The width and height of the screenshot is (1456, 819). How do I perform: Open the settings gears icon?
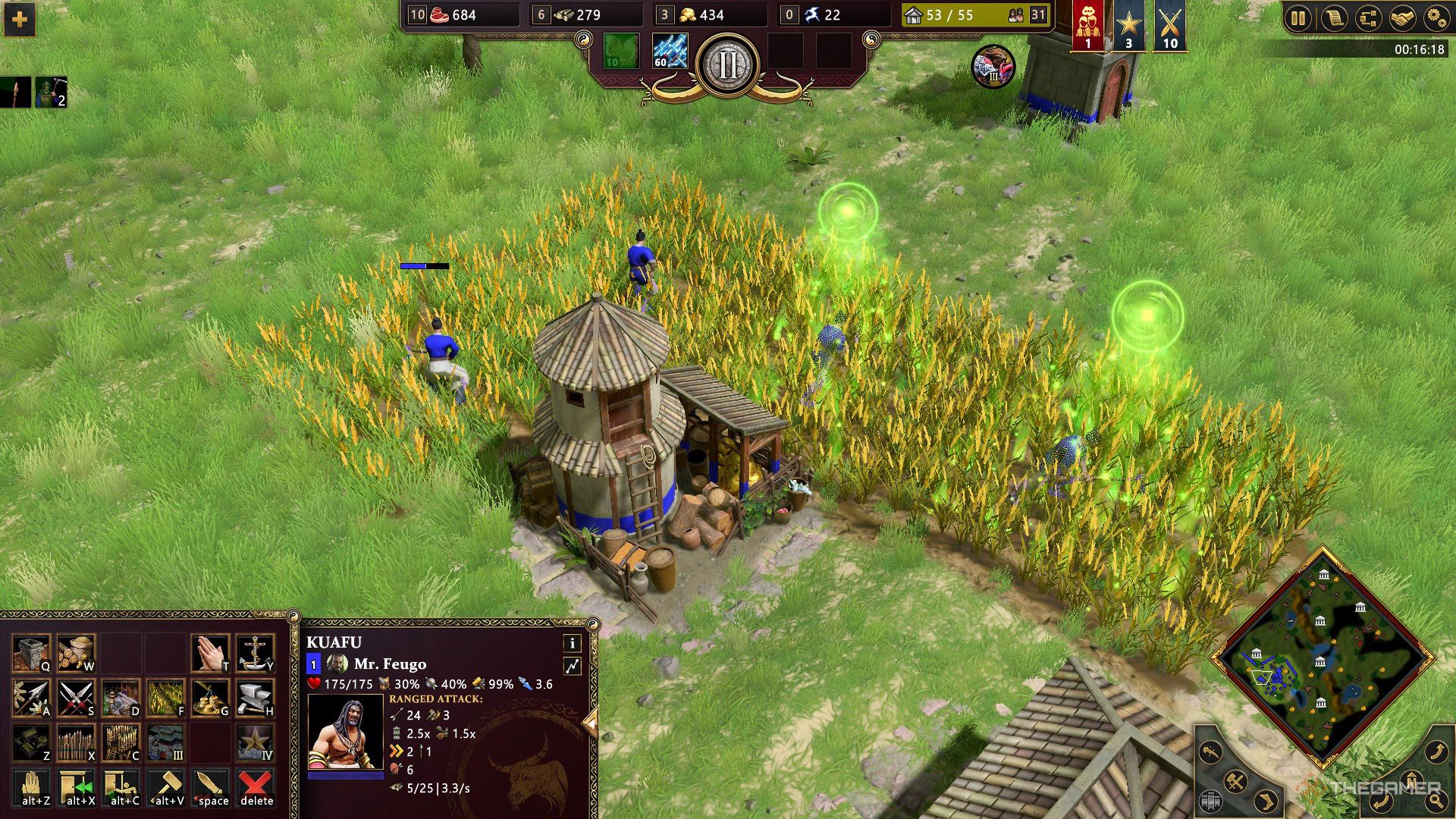point(1438,17)
